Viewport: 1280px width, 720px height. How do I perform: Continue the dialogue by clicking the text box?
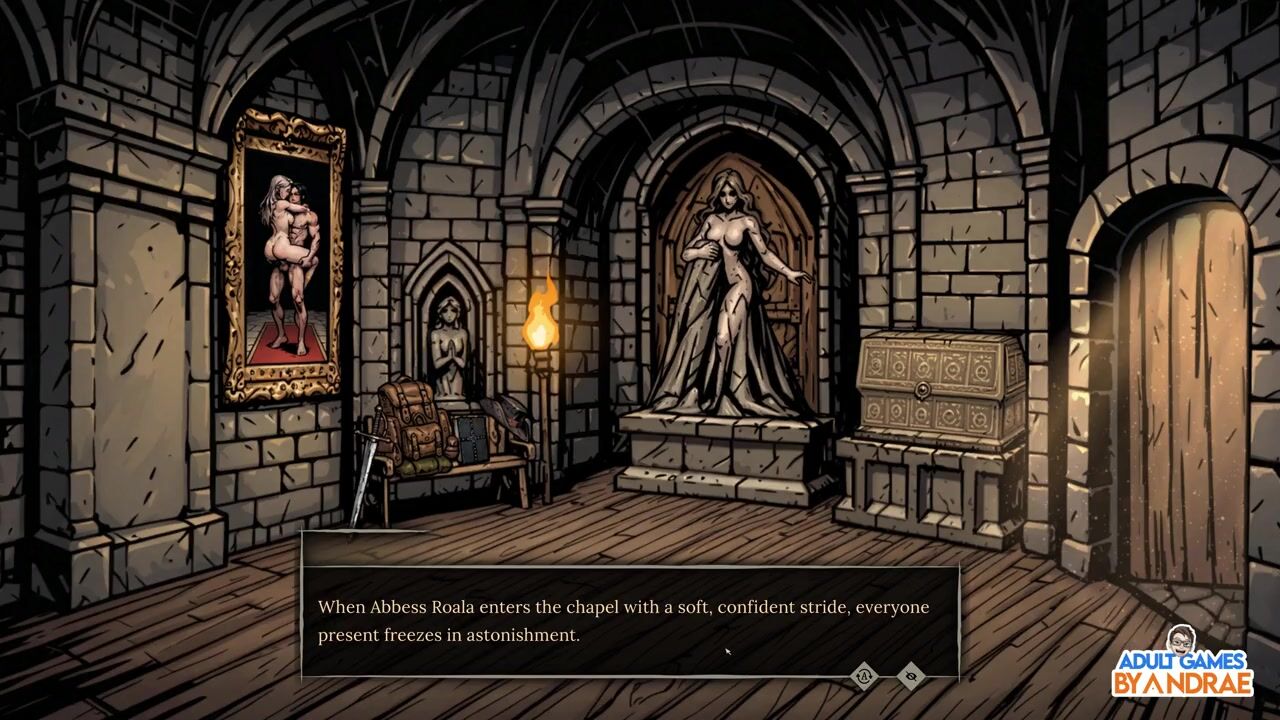(x=630, y=620)
